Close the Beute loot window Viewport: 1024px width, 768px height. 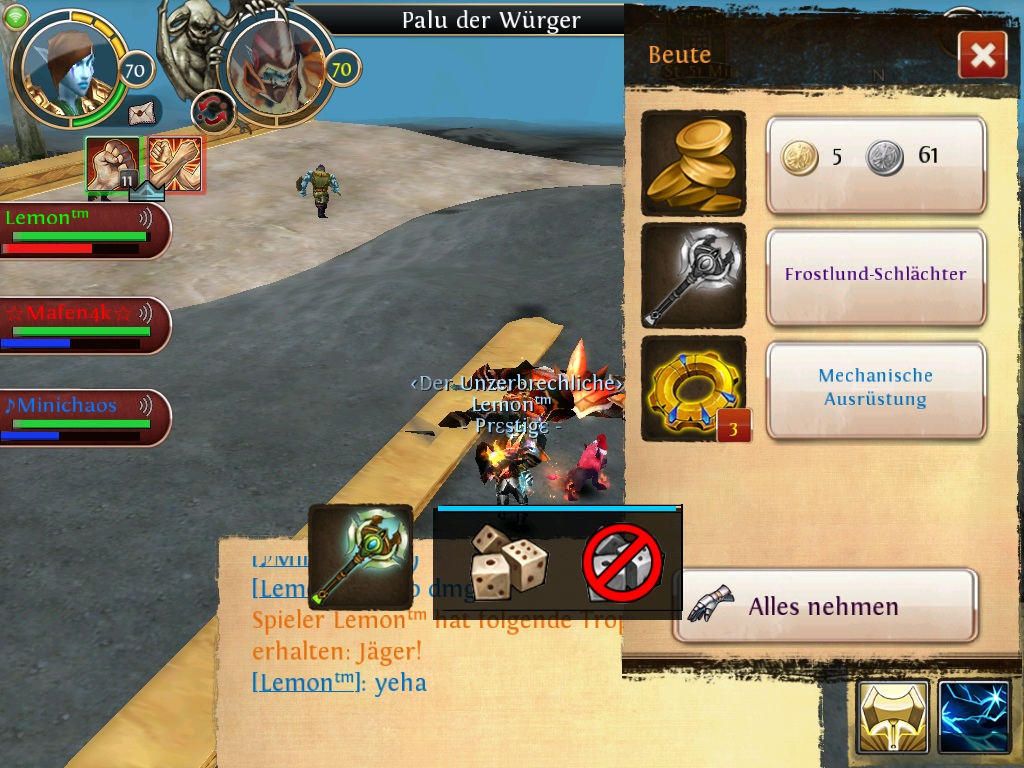coord(981,55)
